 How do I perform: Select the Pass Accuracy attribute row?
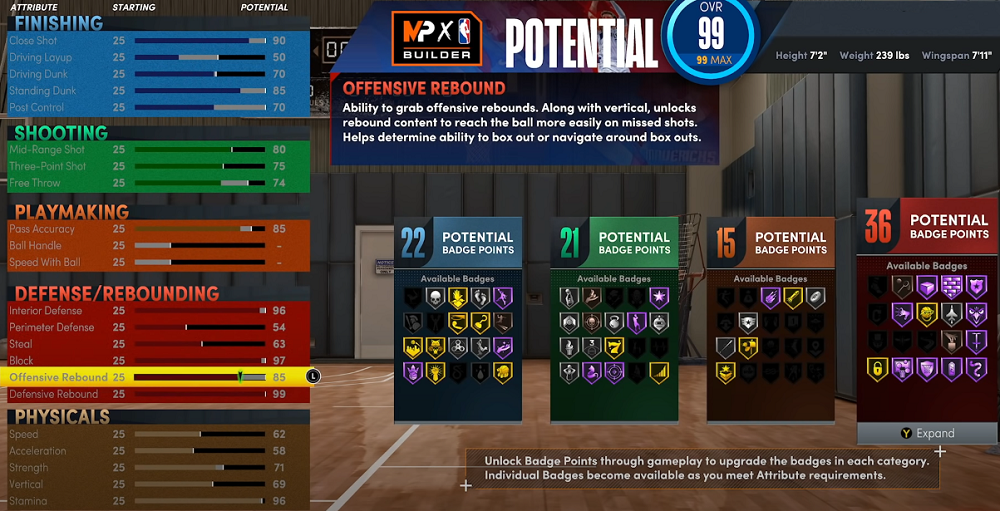point(150,229)
